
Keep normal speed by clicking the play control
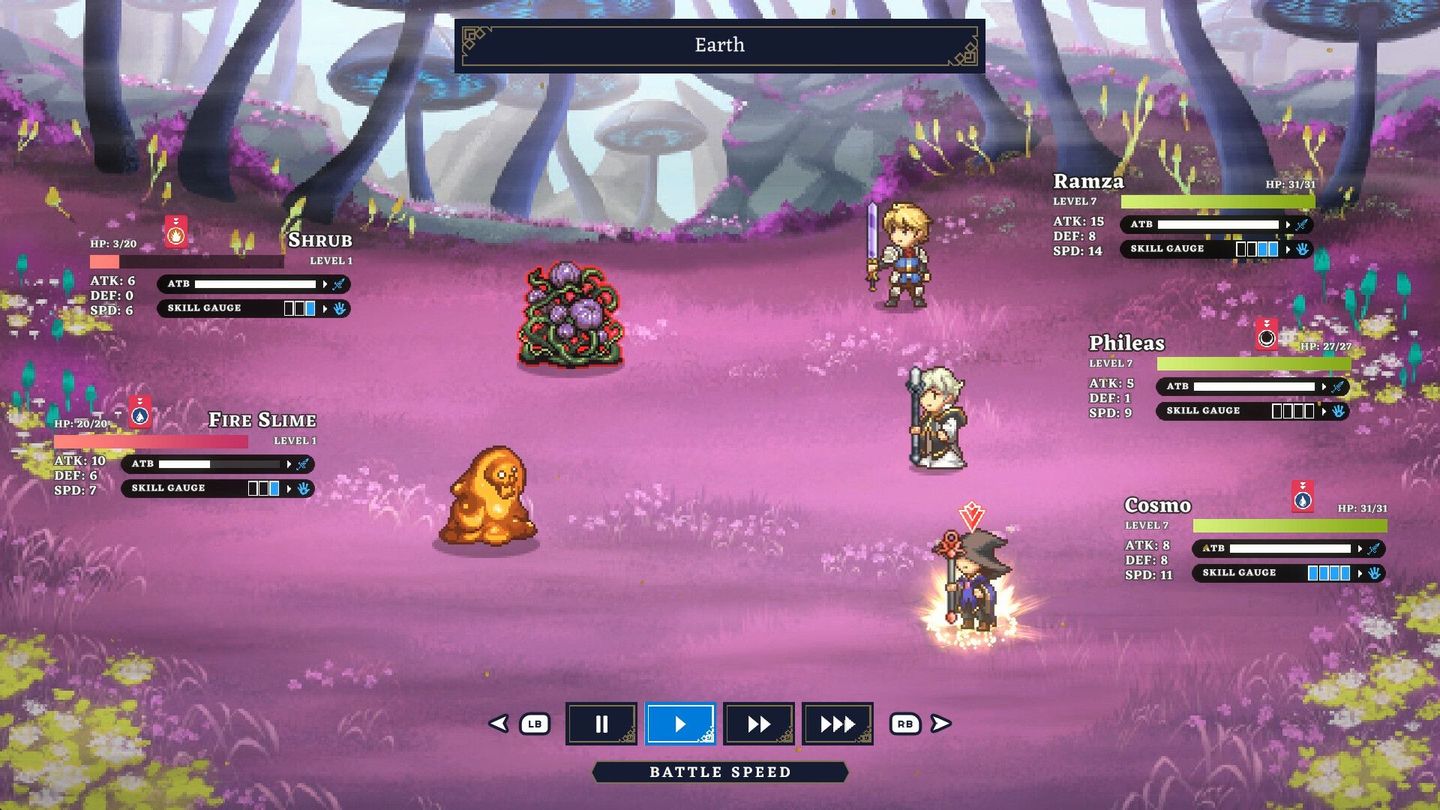coord(681,723)
